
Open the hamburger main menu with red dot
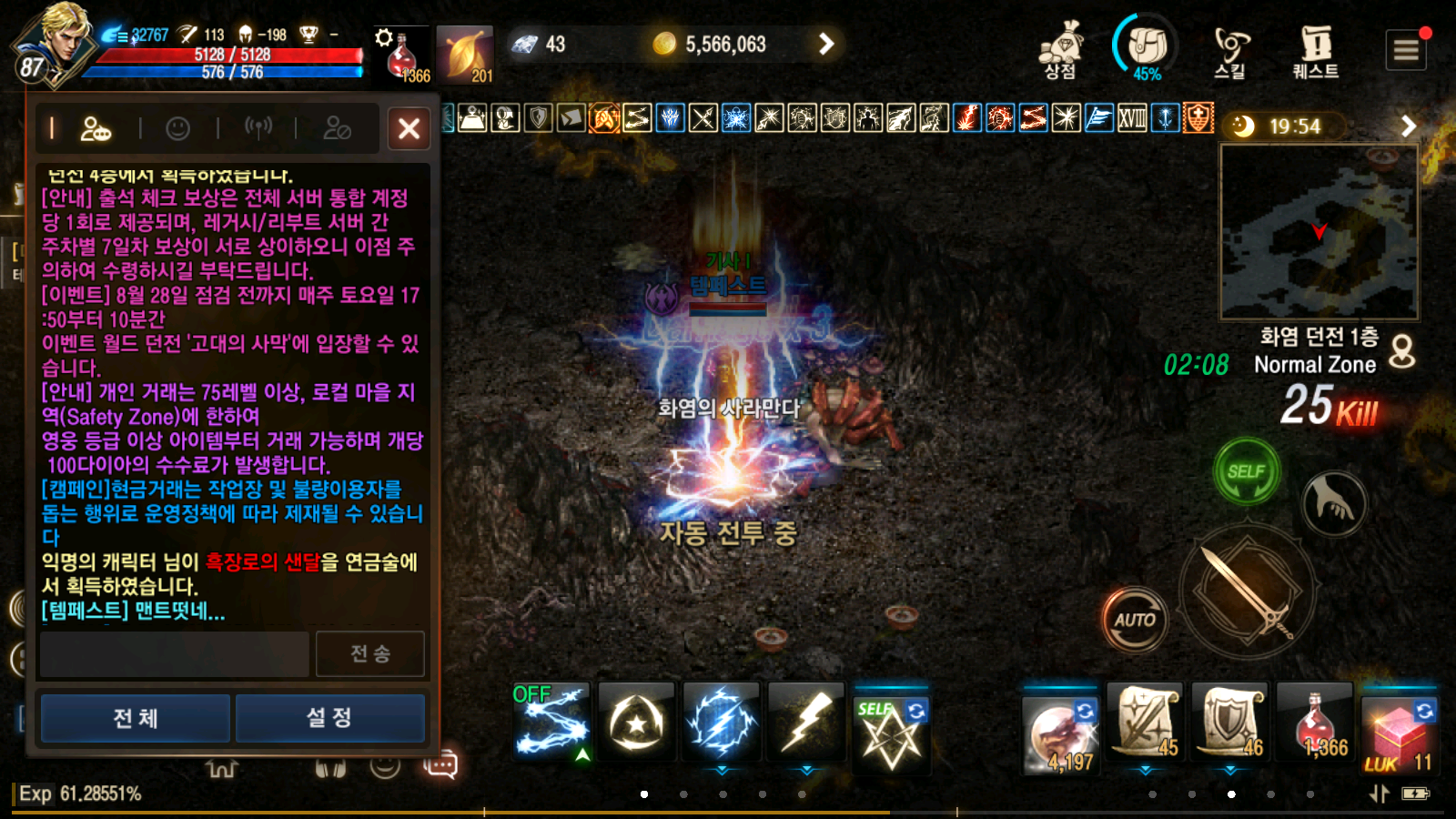click(x=1406, y=50)
